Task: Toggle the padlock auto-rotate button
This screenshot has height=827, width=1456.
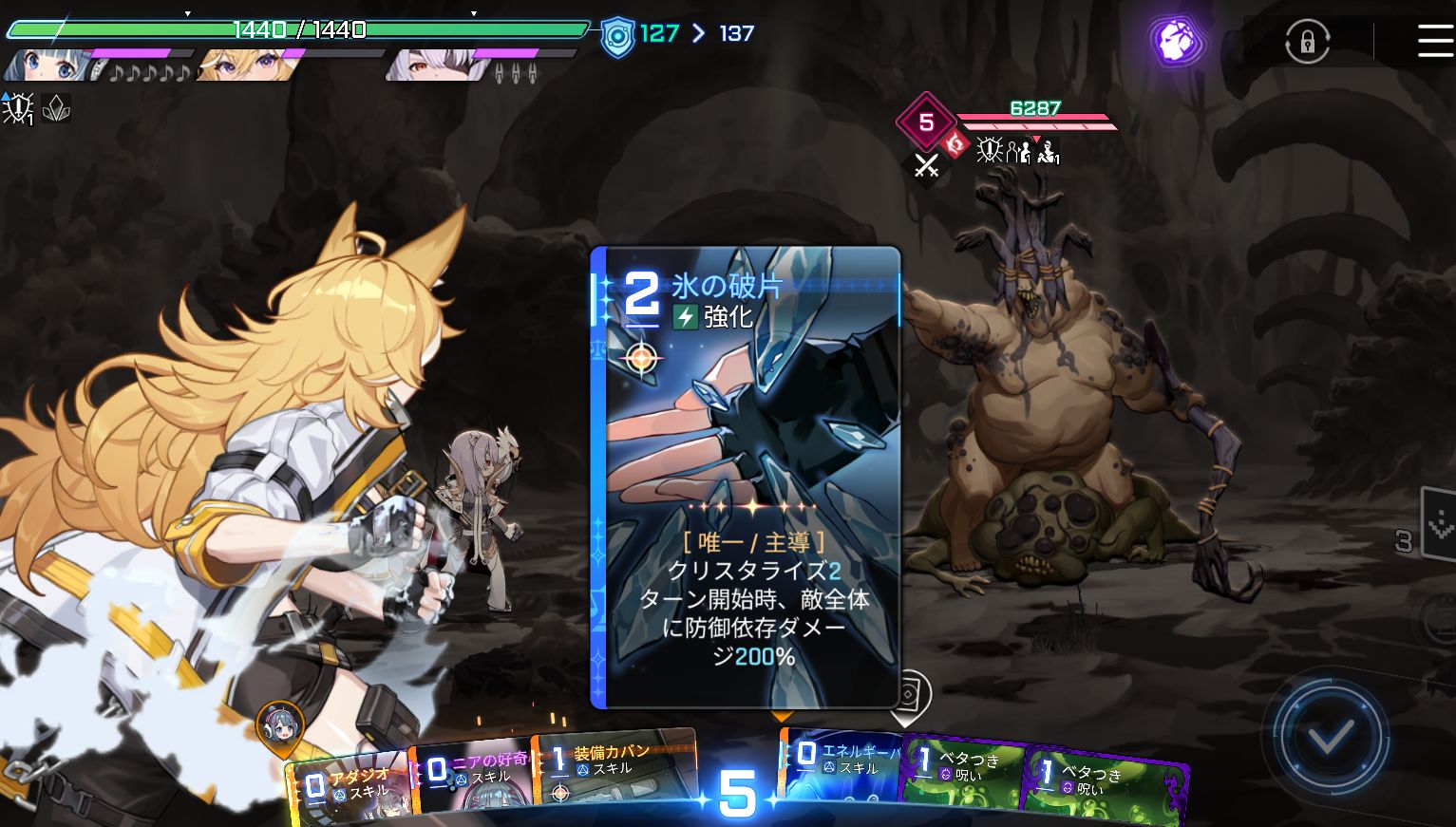Action: coord(1307,43)
